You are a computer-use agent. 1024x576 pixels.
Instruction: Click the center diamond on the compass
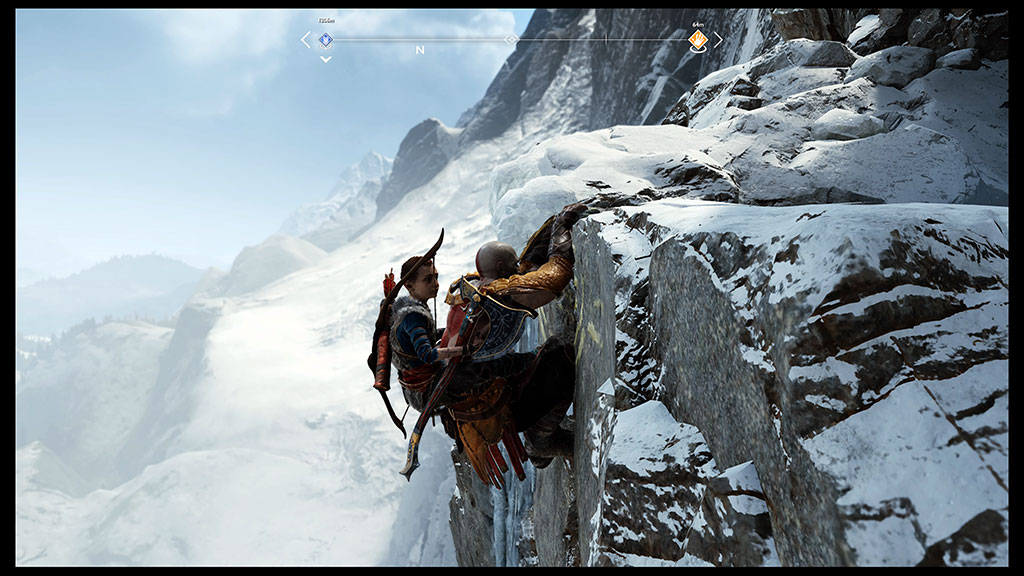tap(512, 40)
